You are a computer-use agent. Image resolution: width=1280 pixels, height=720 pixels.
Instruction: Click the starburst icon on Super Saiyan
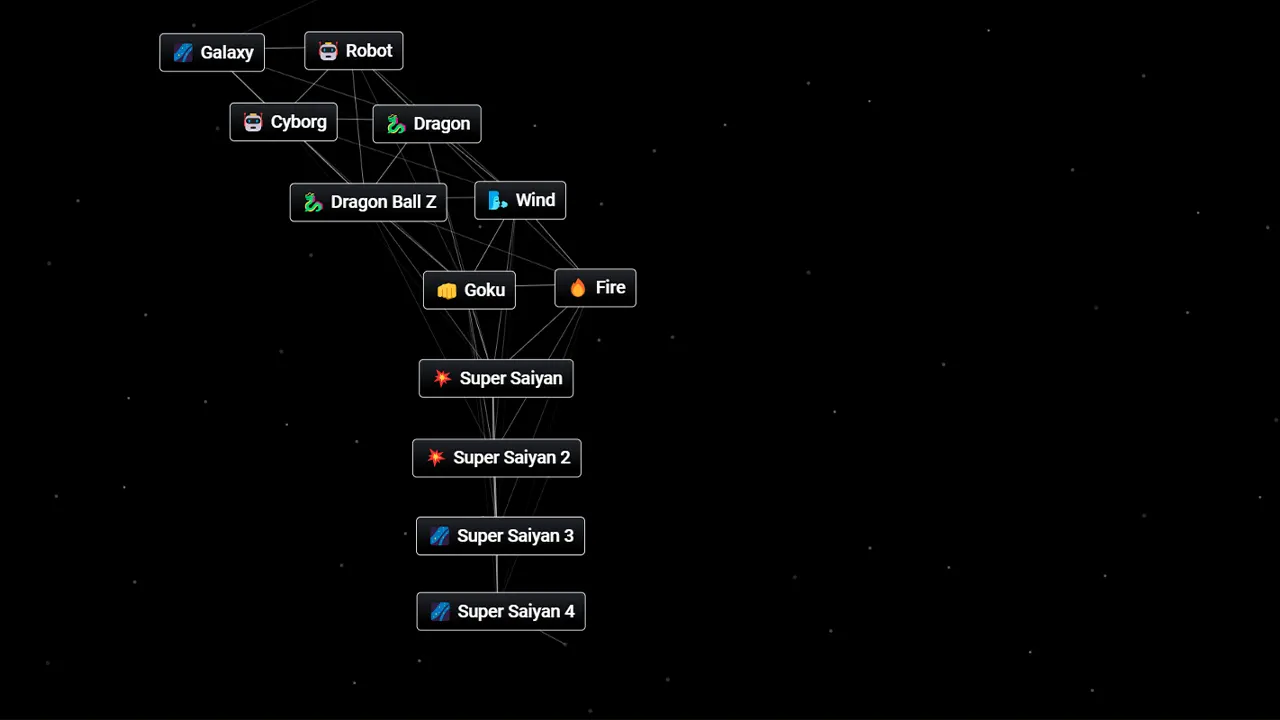tap(440, 378)
